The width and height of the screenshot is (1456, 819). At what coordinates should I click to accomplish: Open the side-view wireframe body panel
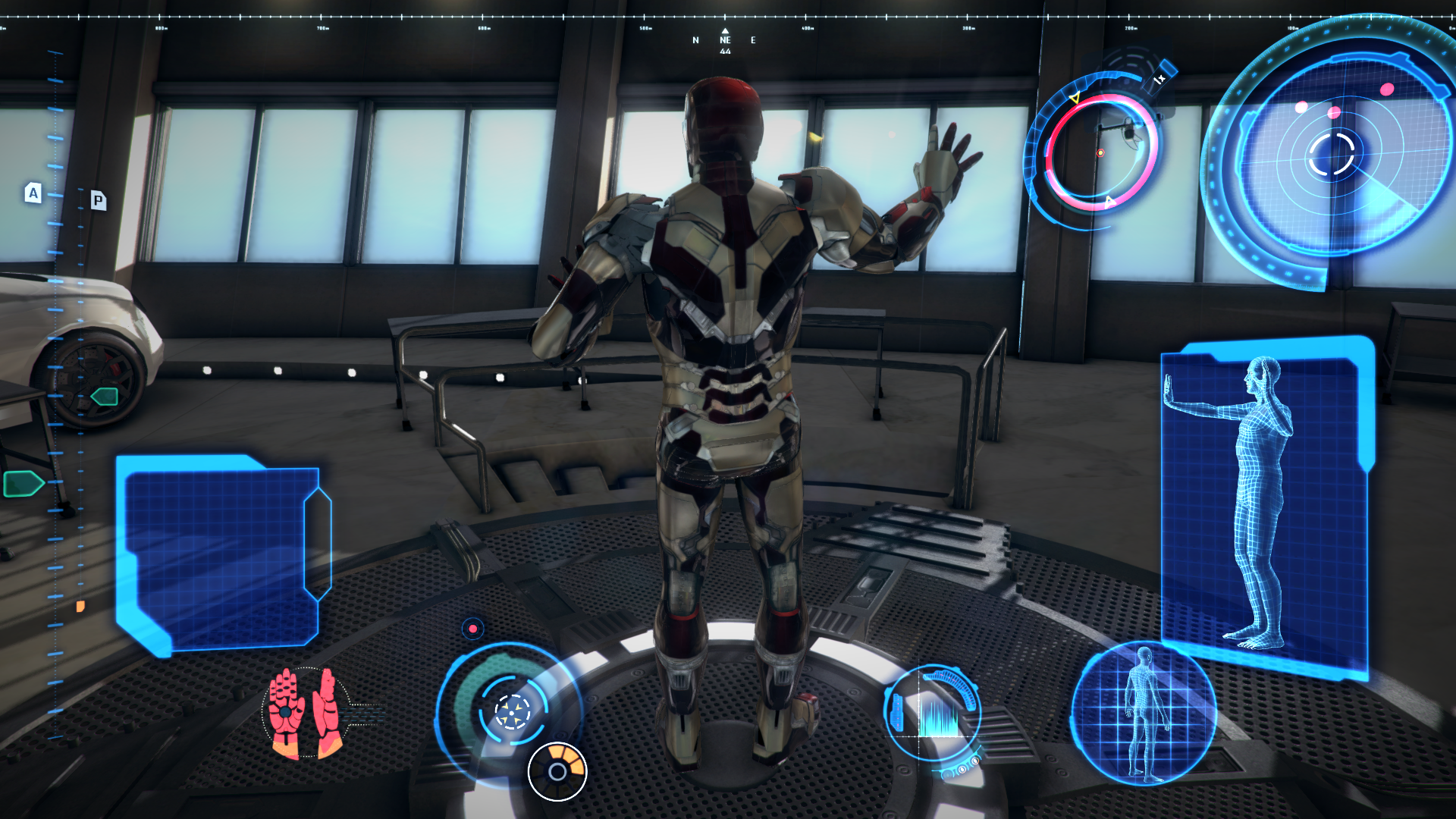tap(1265, 507)
